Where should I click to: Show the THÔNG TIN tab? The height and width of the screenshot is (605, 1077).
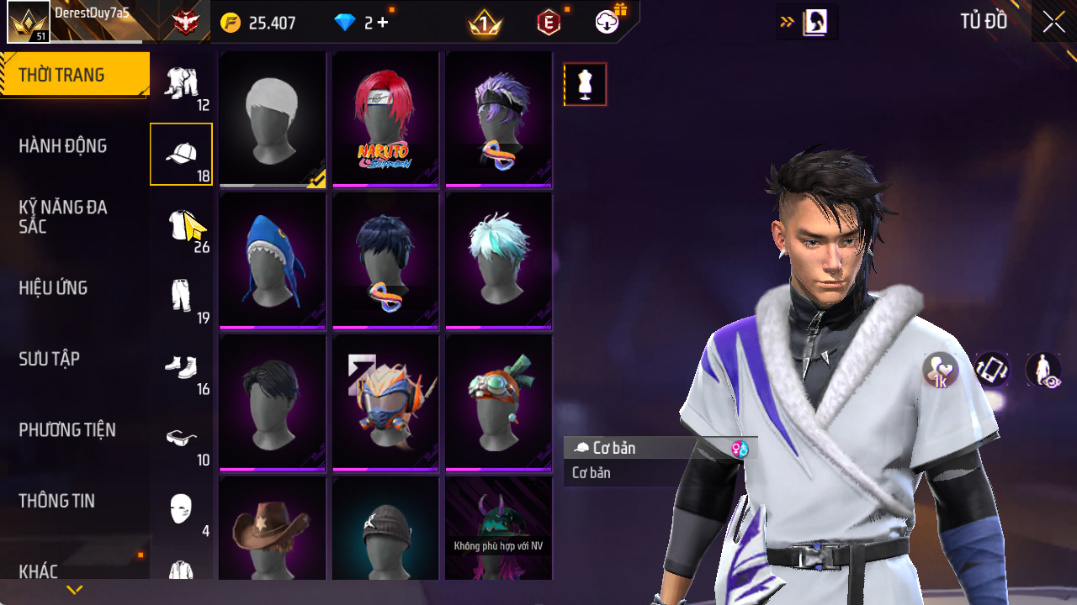(56, 501)
